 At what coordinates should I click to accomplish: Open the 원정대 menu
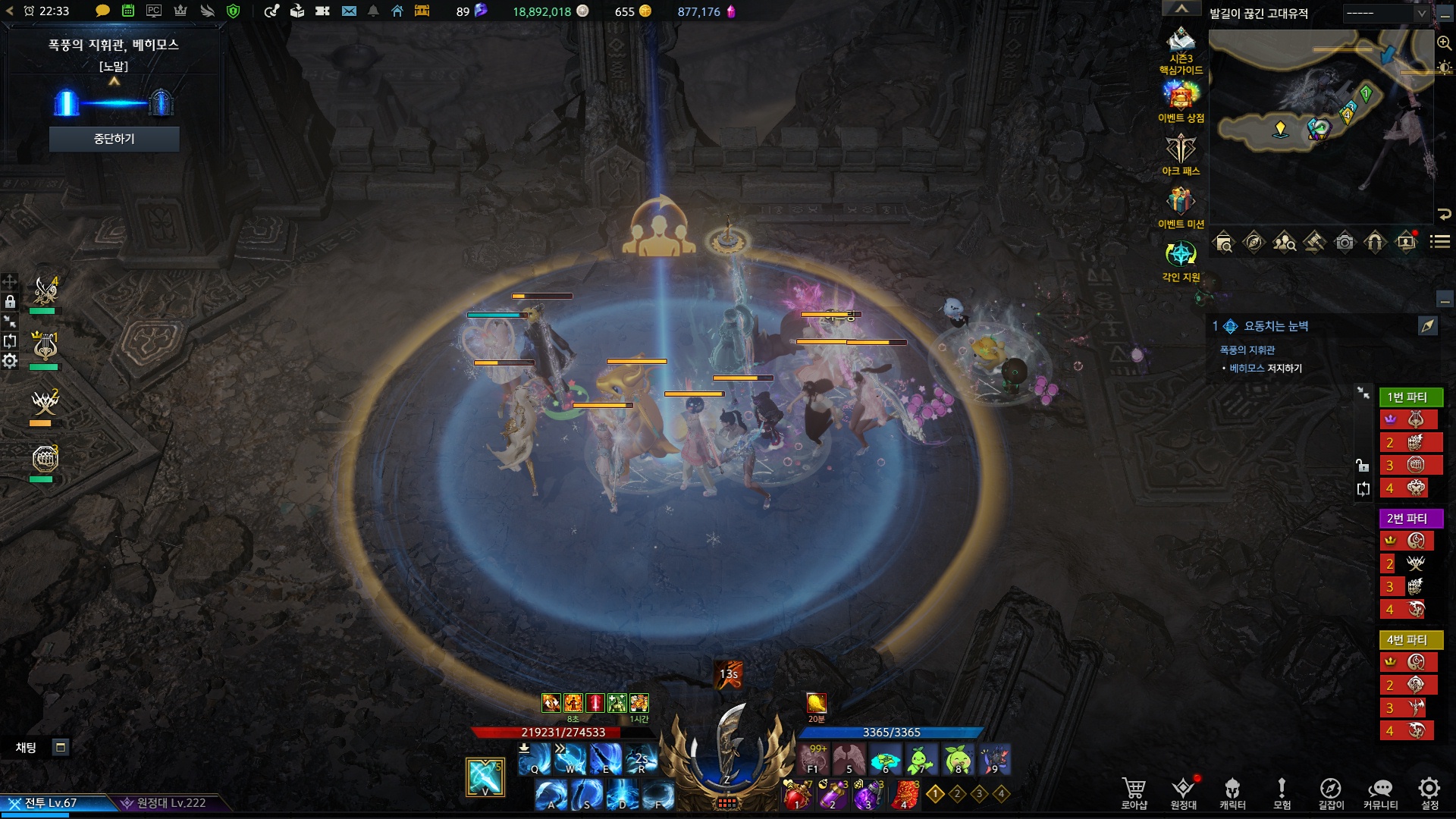(x=1183, y=792)
